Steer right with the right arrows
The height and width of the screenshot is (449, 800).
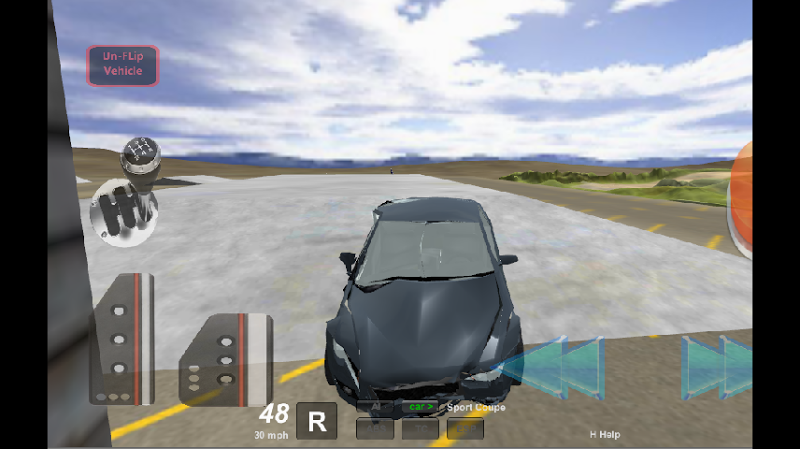pyautogui.click(x=718, y=367)
